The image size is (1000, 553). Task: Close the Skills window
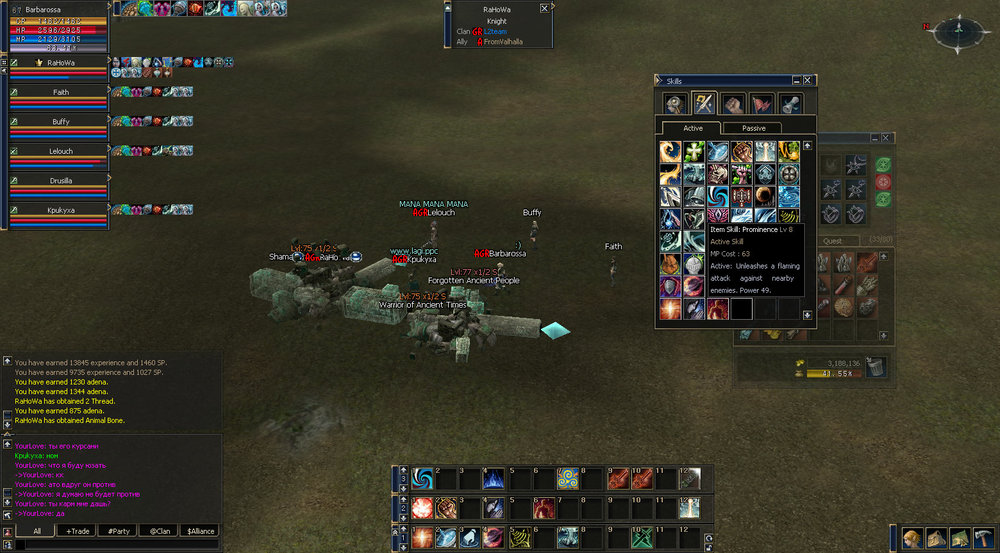(x=810, y=80)
